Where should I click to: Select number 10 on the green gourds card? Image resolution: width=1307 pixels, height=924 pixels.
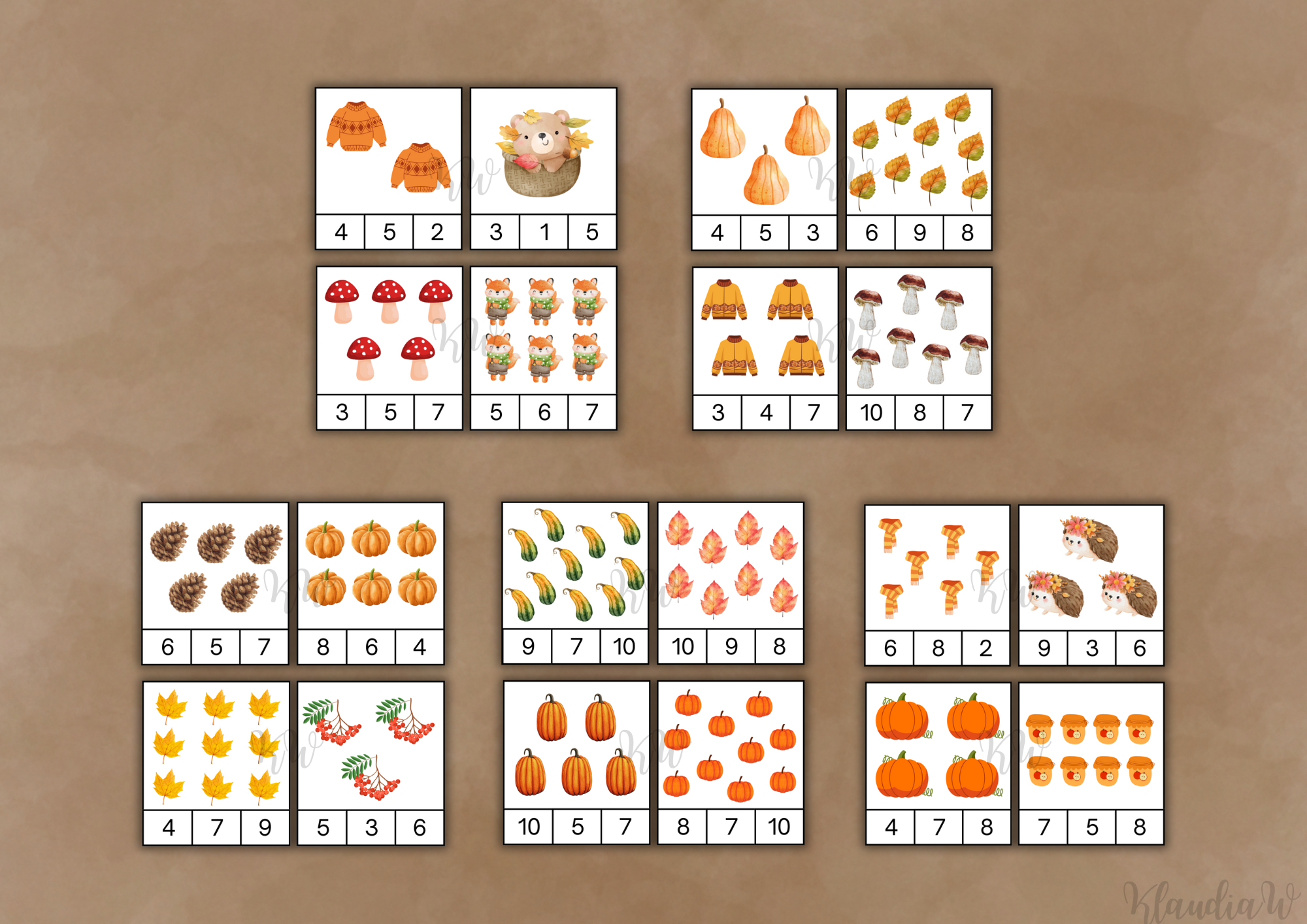(623, 646)
